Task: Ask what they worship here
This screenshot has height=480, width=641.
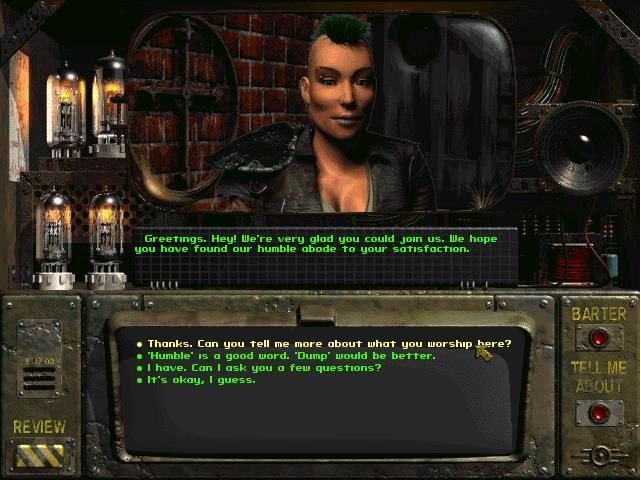Action: click(x=328, y=344)
